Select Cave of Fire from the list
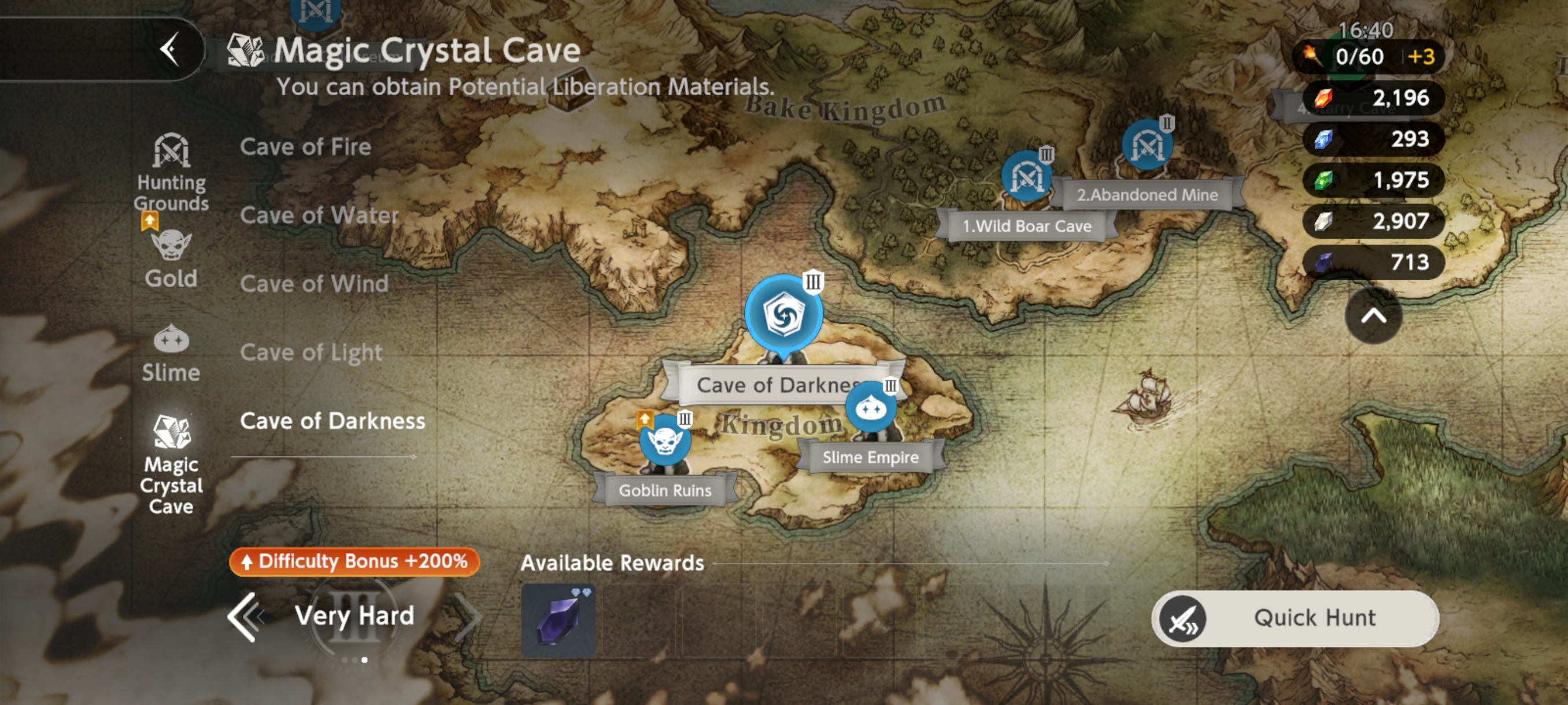 click(305, 147)
